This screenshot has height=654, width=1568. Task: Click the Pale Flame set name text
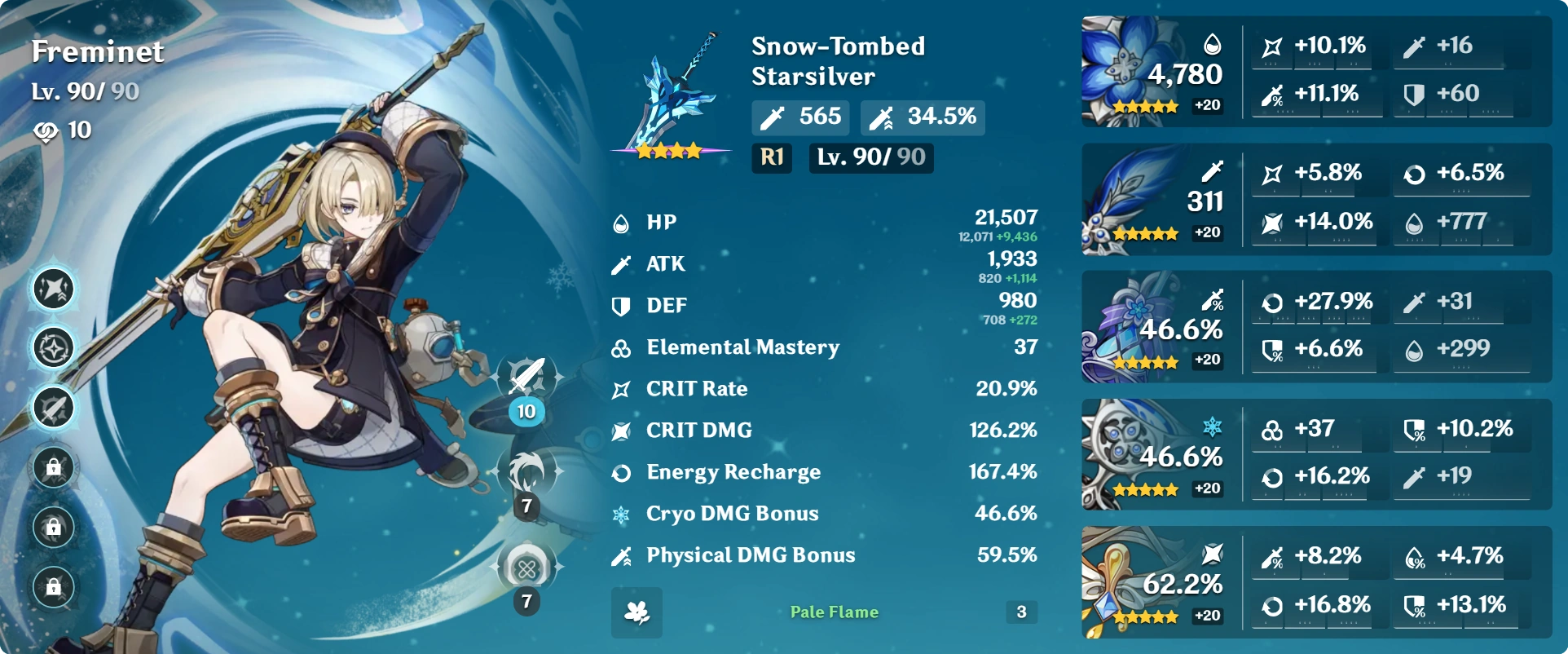click(833, 612)
